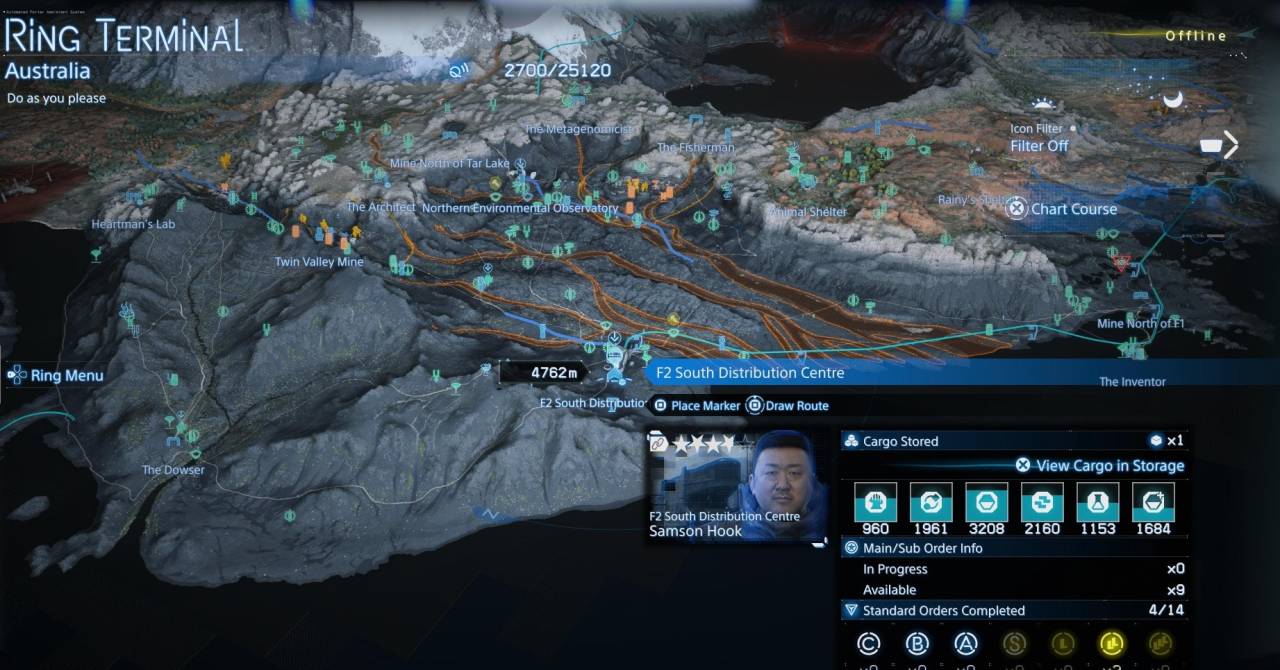1280x670 pixels.
Task: Select Mine North of Tar Lake label
Action: (449, 163)
